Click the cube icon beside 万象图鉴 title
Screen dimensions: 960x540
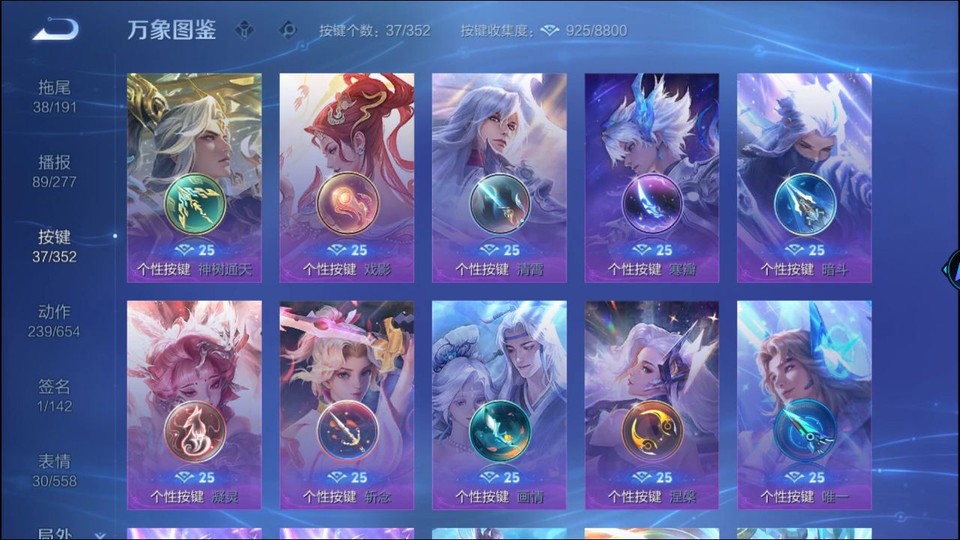244,30
